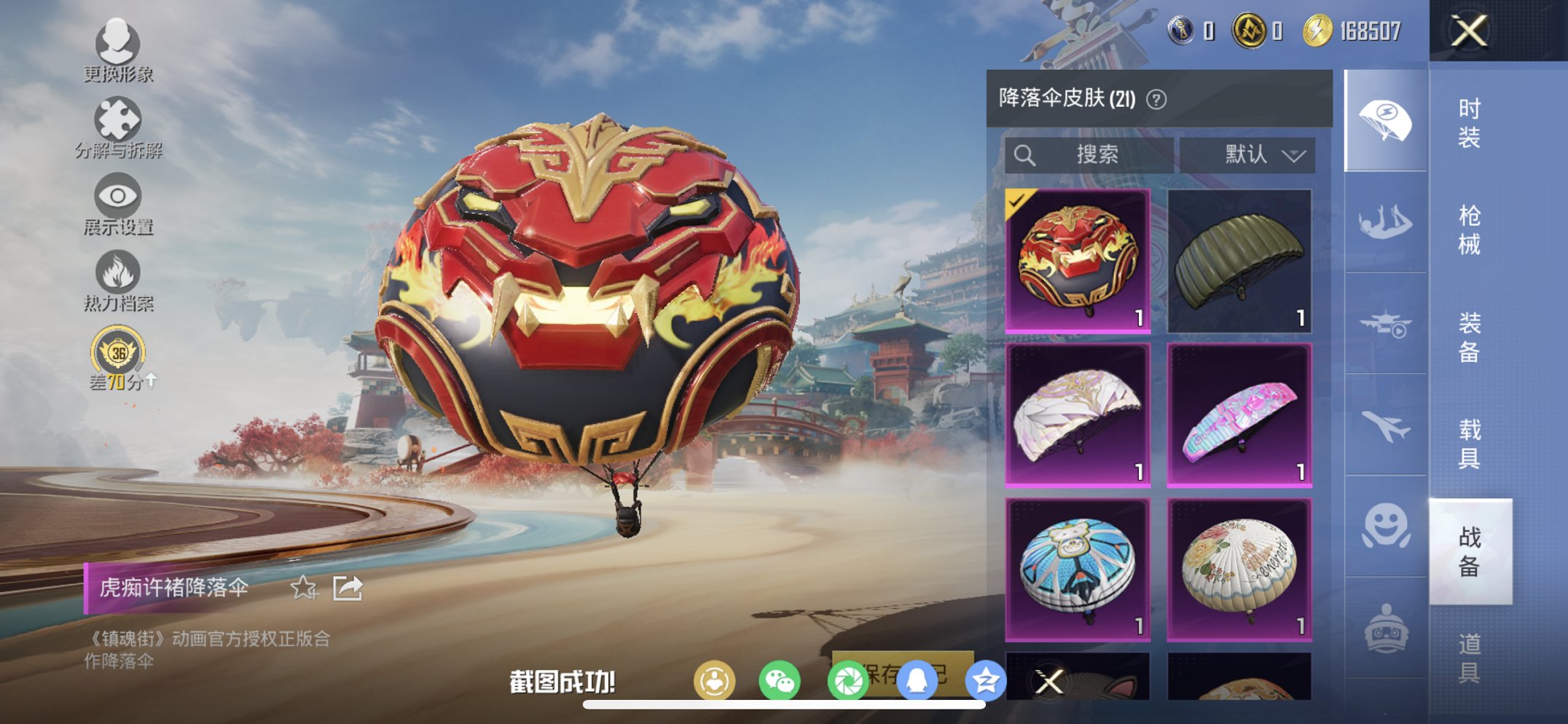Image resolution: width=1568 pixels, height=724 pixels.
Task: Expand the 默认 sorting dropdown
Action: [x=1255, y=155]
